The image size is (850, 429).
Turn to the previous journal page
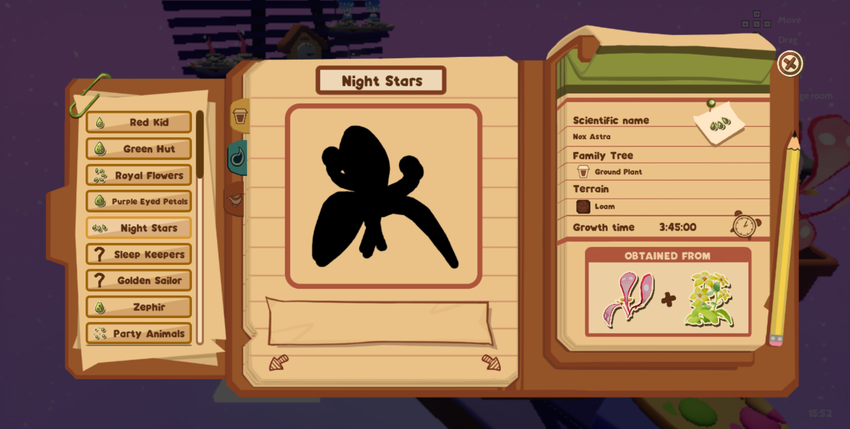[278, 363]
